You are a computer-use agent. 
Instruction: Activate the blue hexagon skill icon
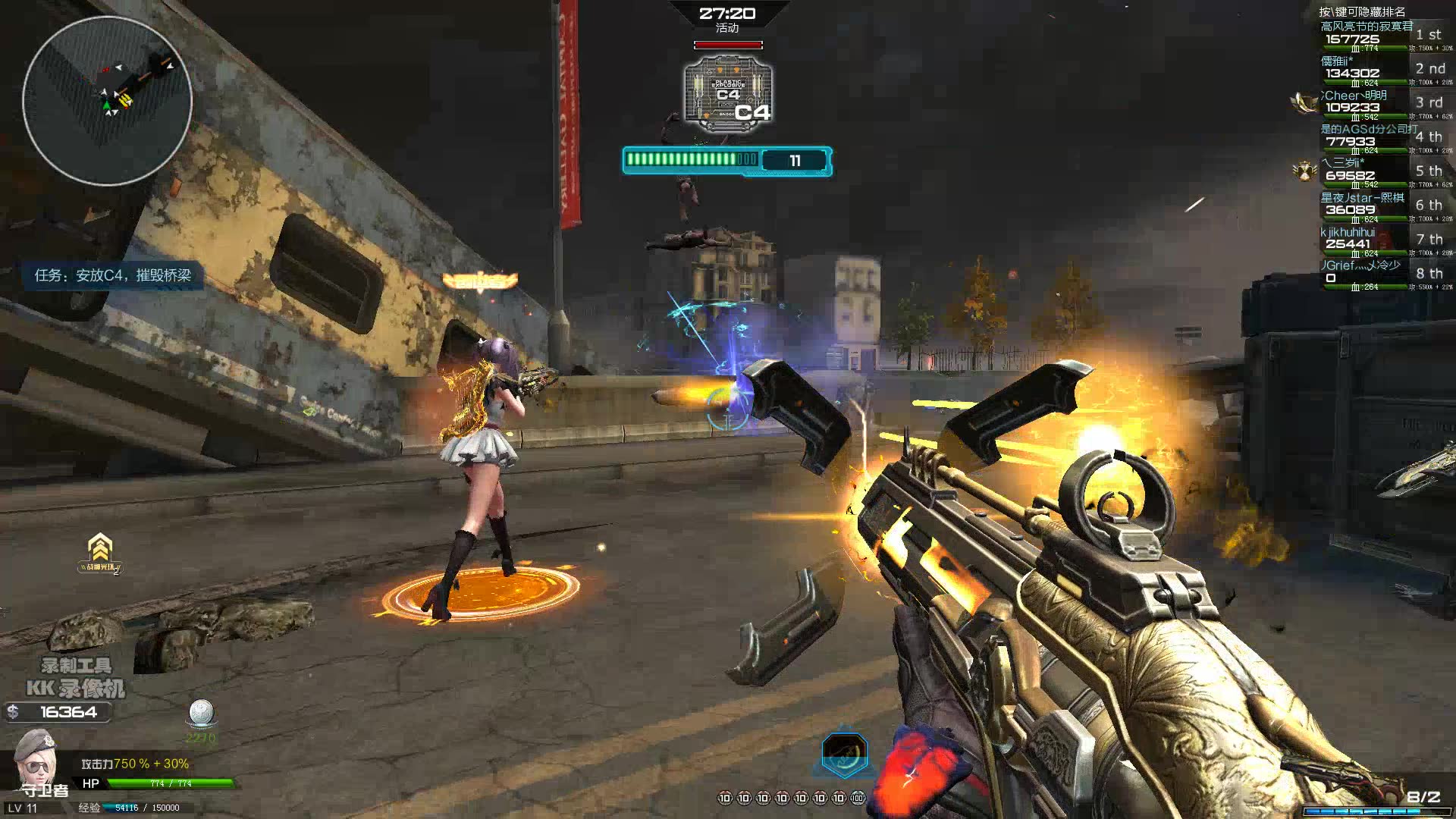tap(844, 755)
